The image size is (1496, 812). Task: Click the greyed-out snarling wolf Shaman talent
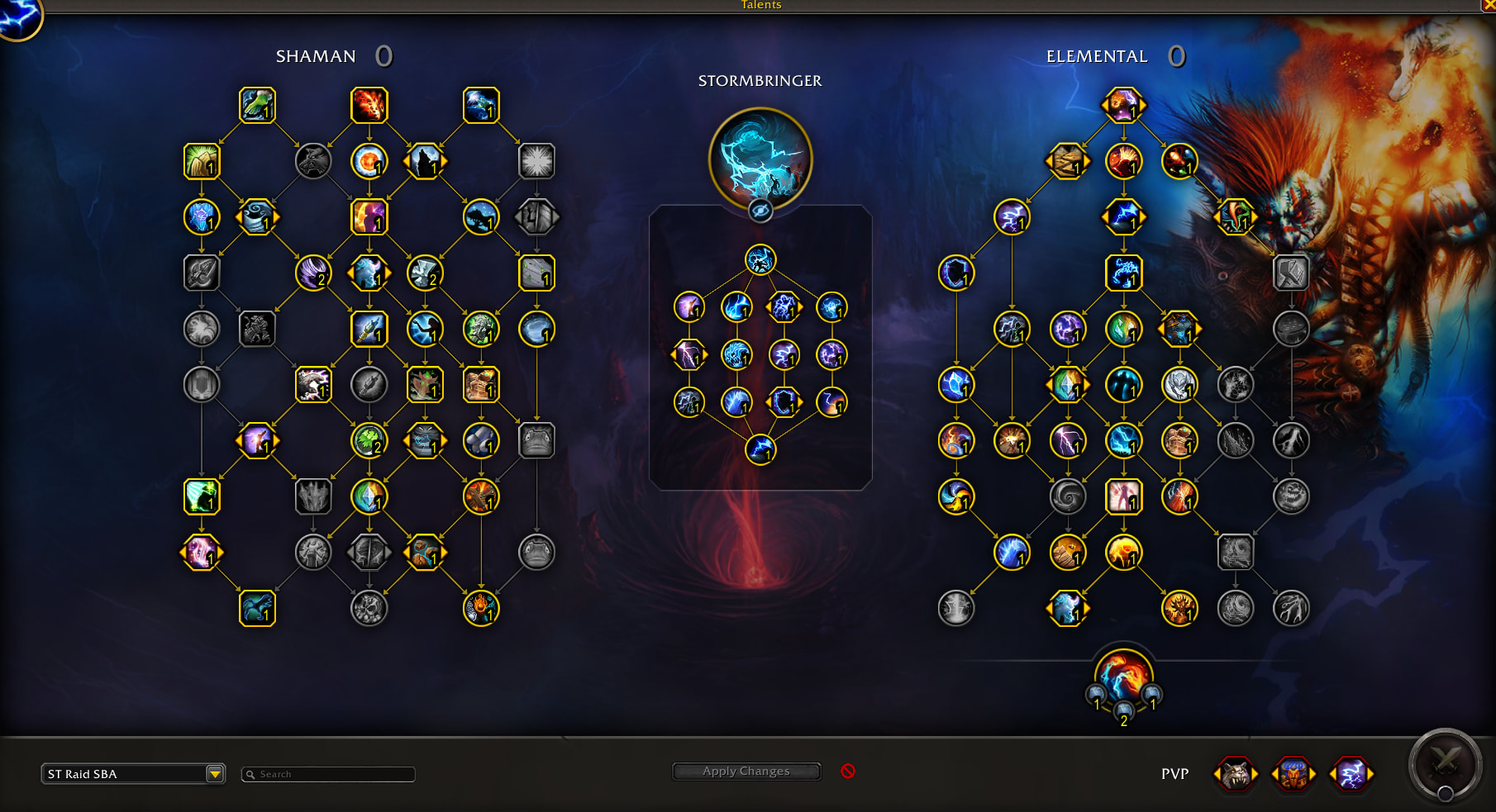[x=313, y=161]
